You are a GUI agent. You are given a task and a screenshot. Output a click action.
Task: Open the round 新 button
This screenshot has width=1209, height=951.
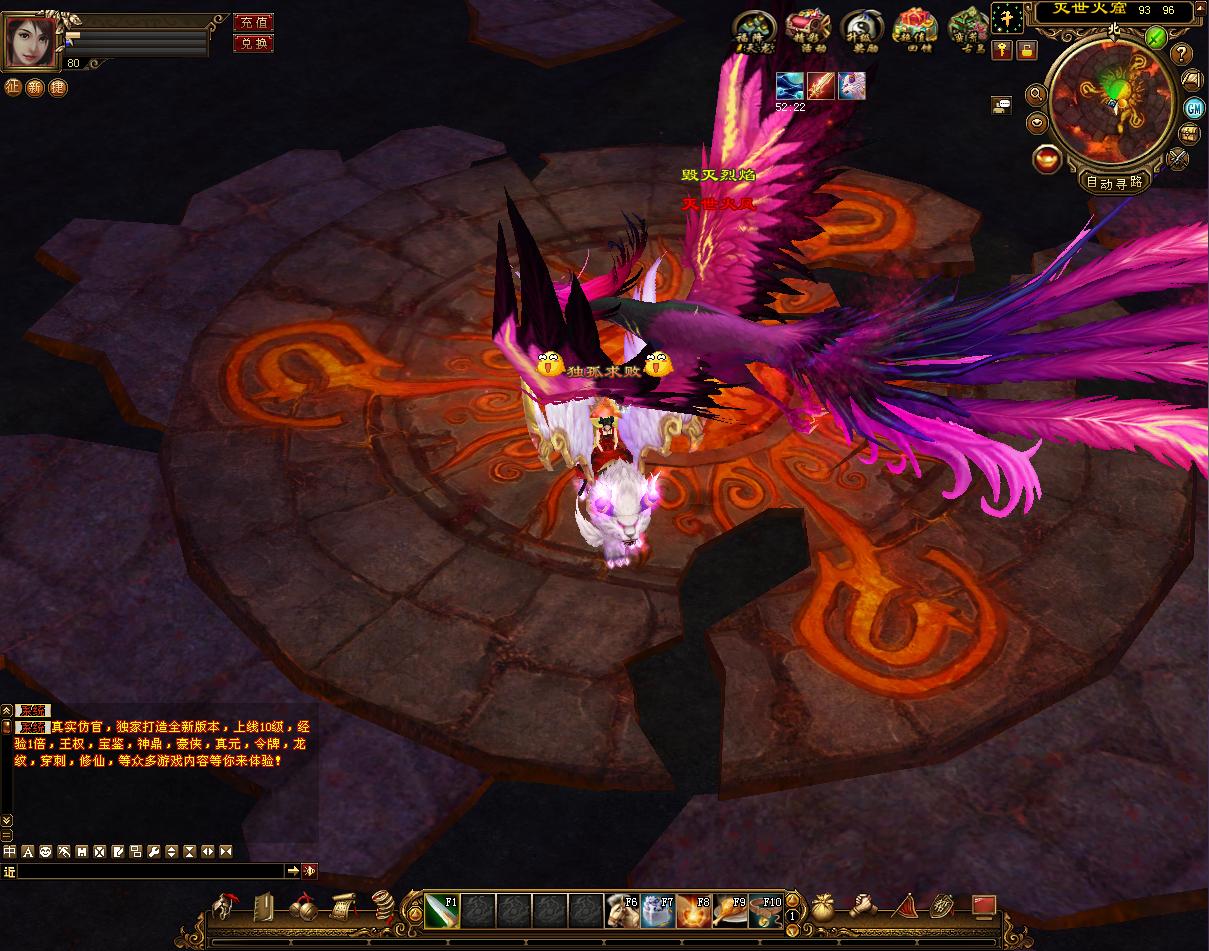click(x=36, y=87)
